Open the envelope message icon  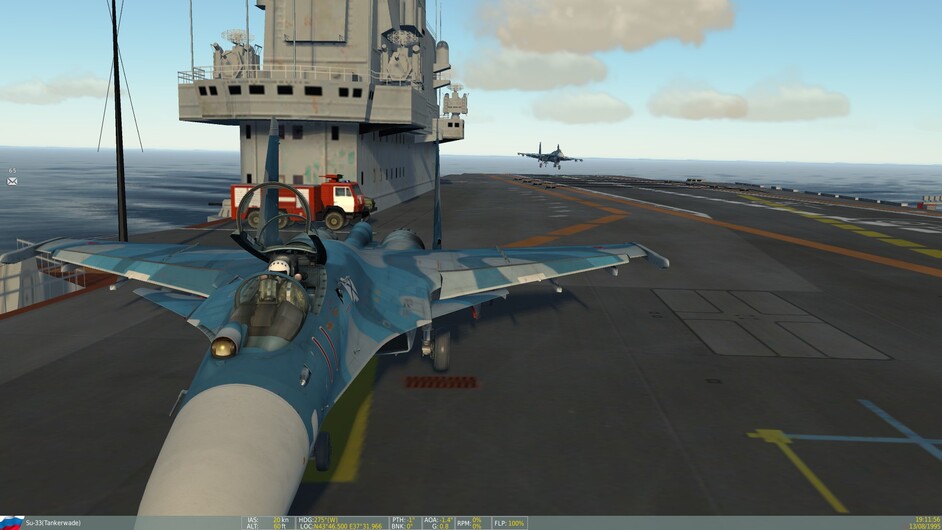[12, 181]
